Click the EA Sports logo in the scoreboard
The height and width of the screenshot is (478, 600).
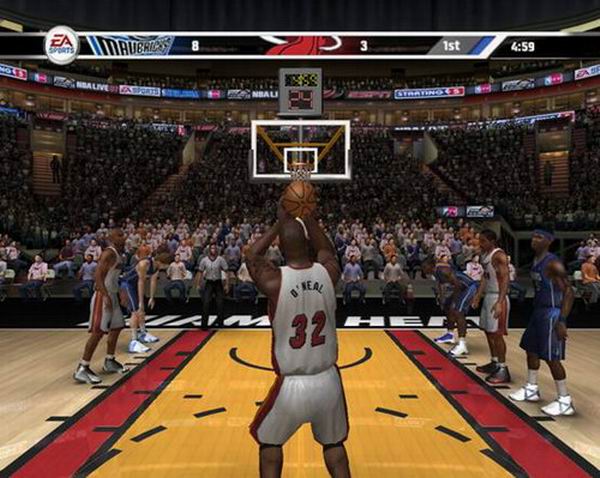pos(61,45)
